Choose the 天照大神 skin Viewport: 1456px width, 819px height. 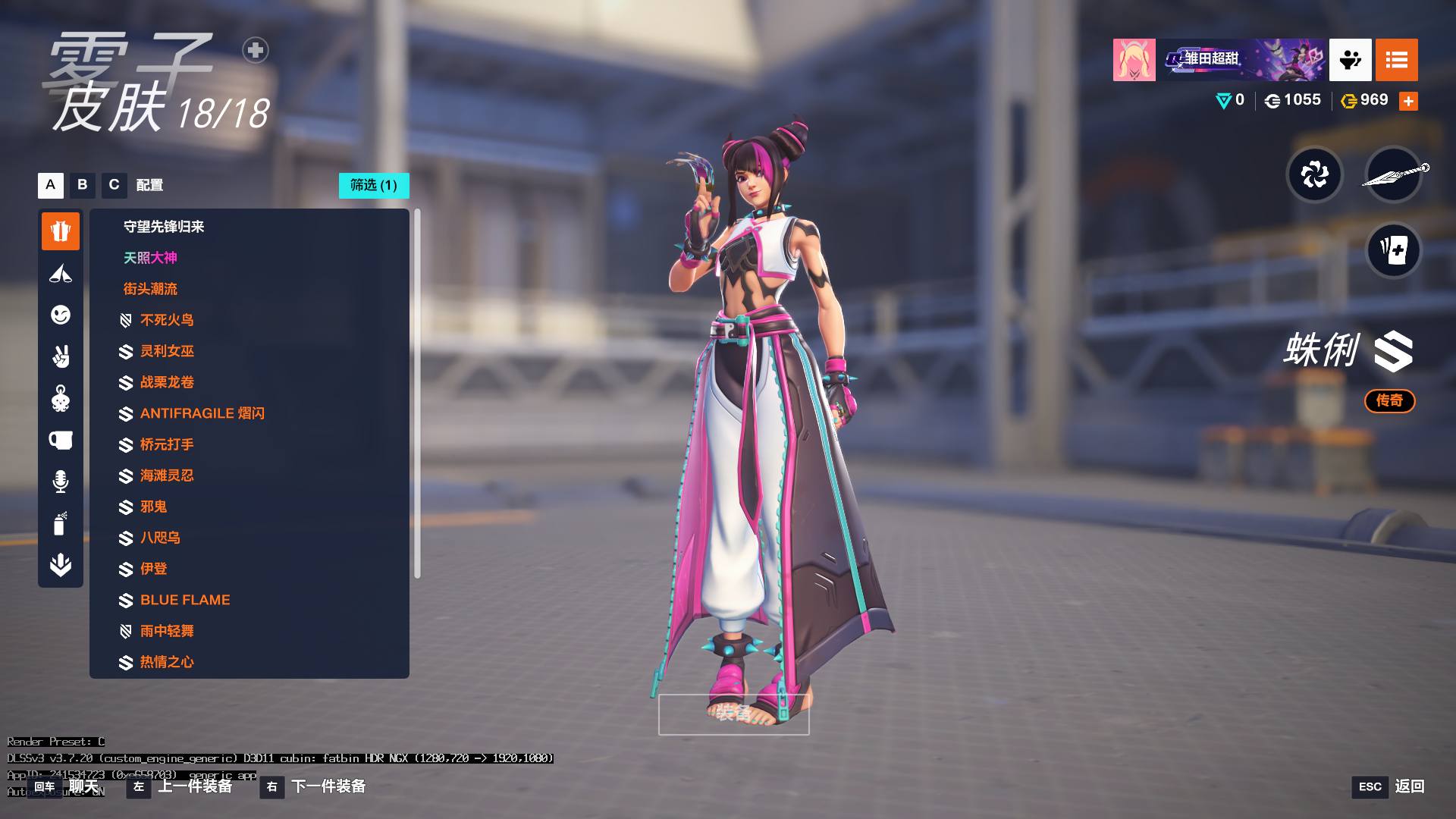coord(150,258)
